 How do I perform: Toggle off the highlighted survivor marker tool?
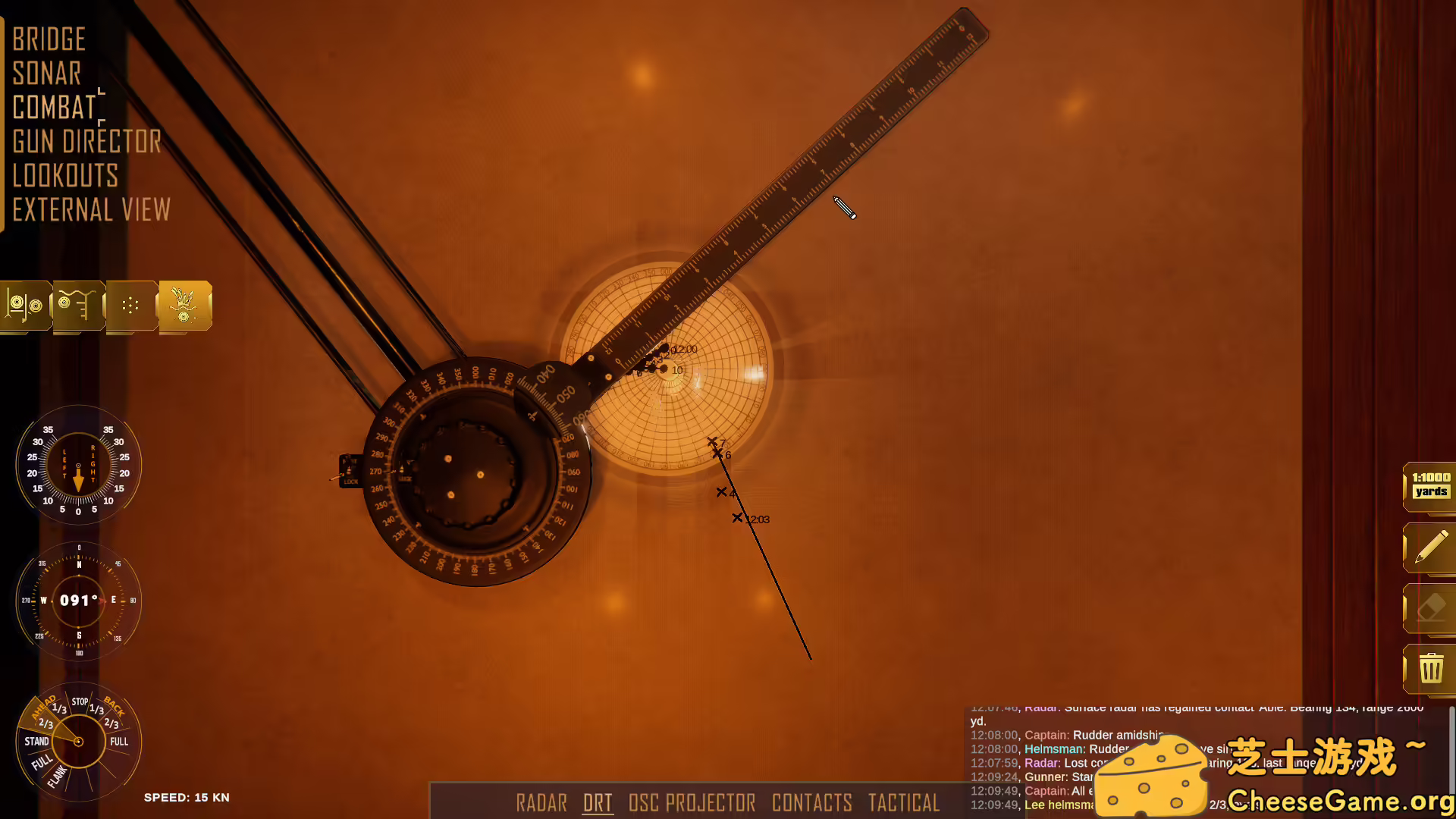point(184,306)
